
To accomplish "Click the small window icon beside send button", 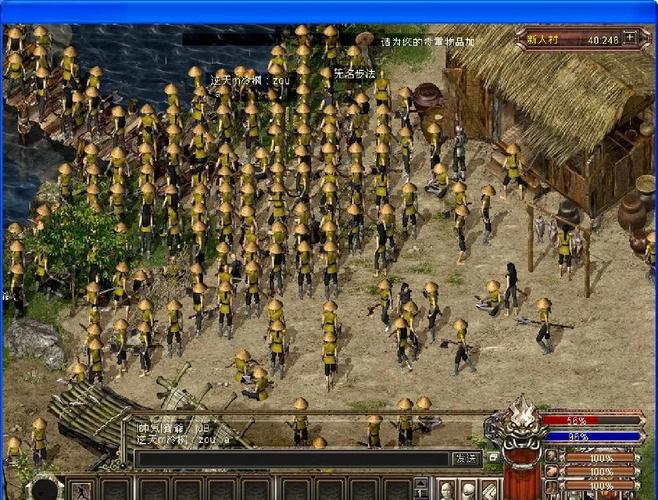I will pyautogui.click(x=492, y=458).
